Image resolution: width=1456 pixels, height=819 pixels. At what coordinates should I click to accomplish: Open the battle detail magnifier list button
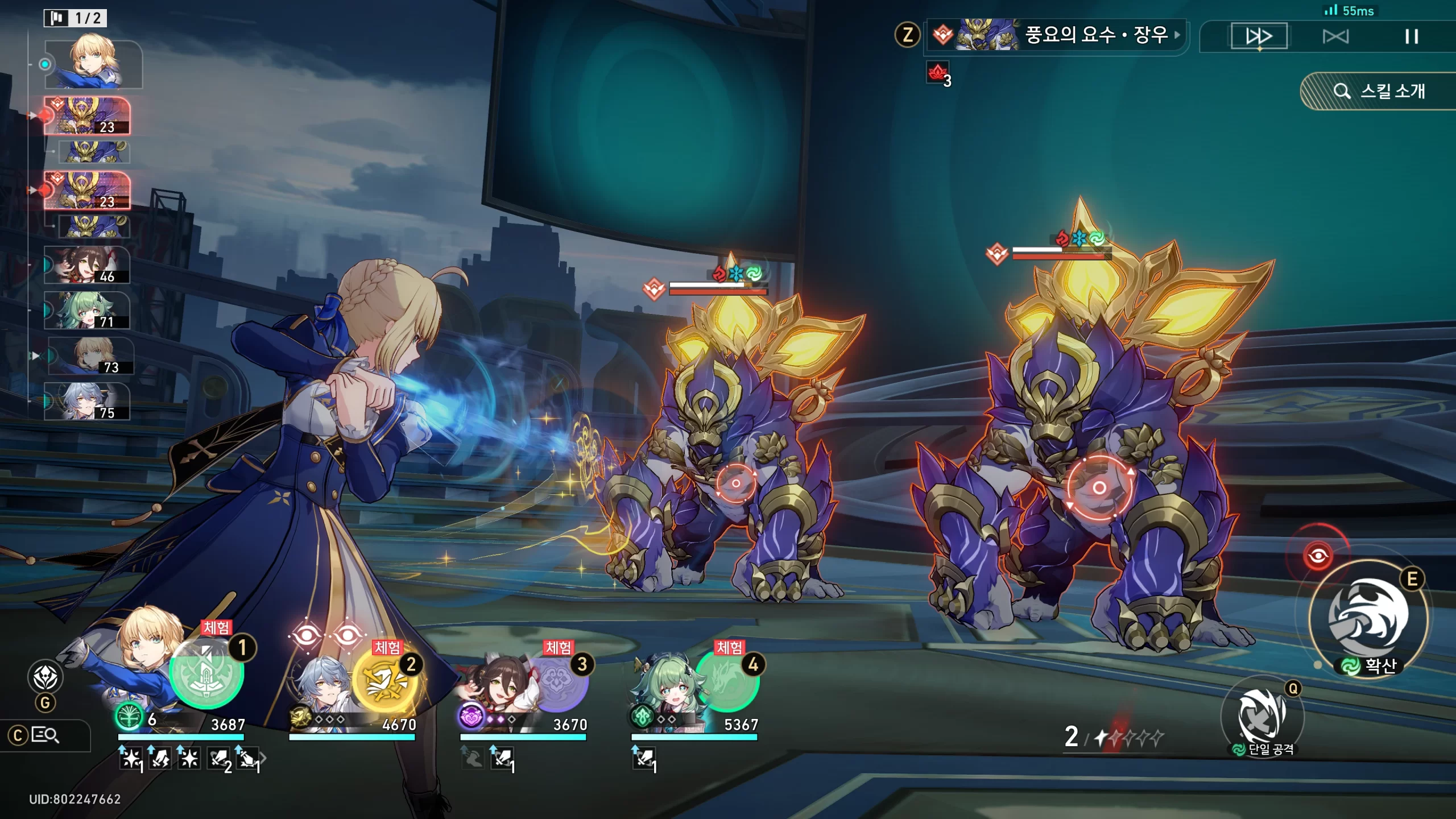[44, 735]
